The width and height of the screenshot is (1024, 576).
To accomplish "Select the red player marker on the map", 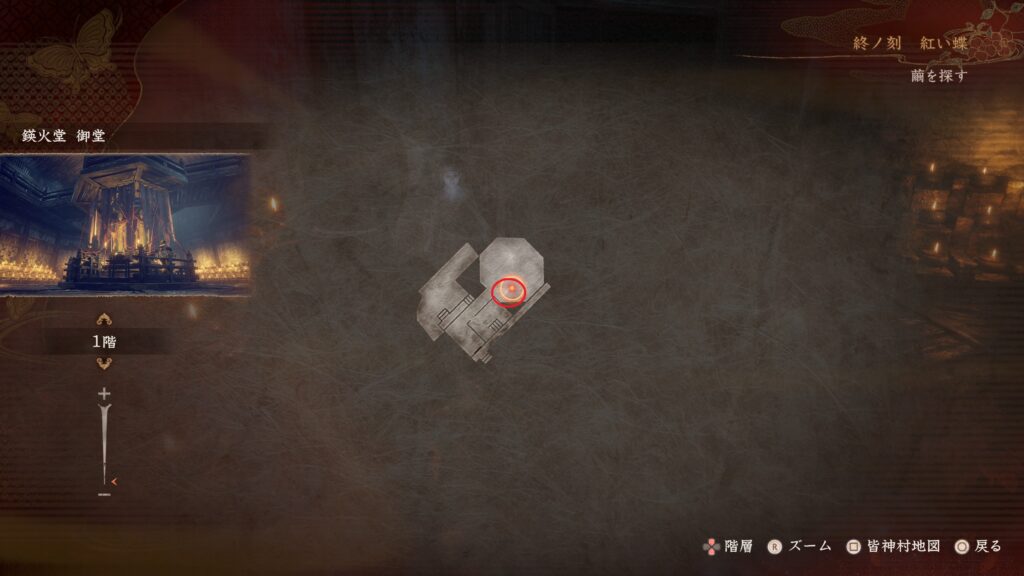I will [x=509, y=291].
